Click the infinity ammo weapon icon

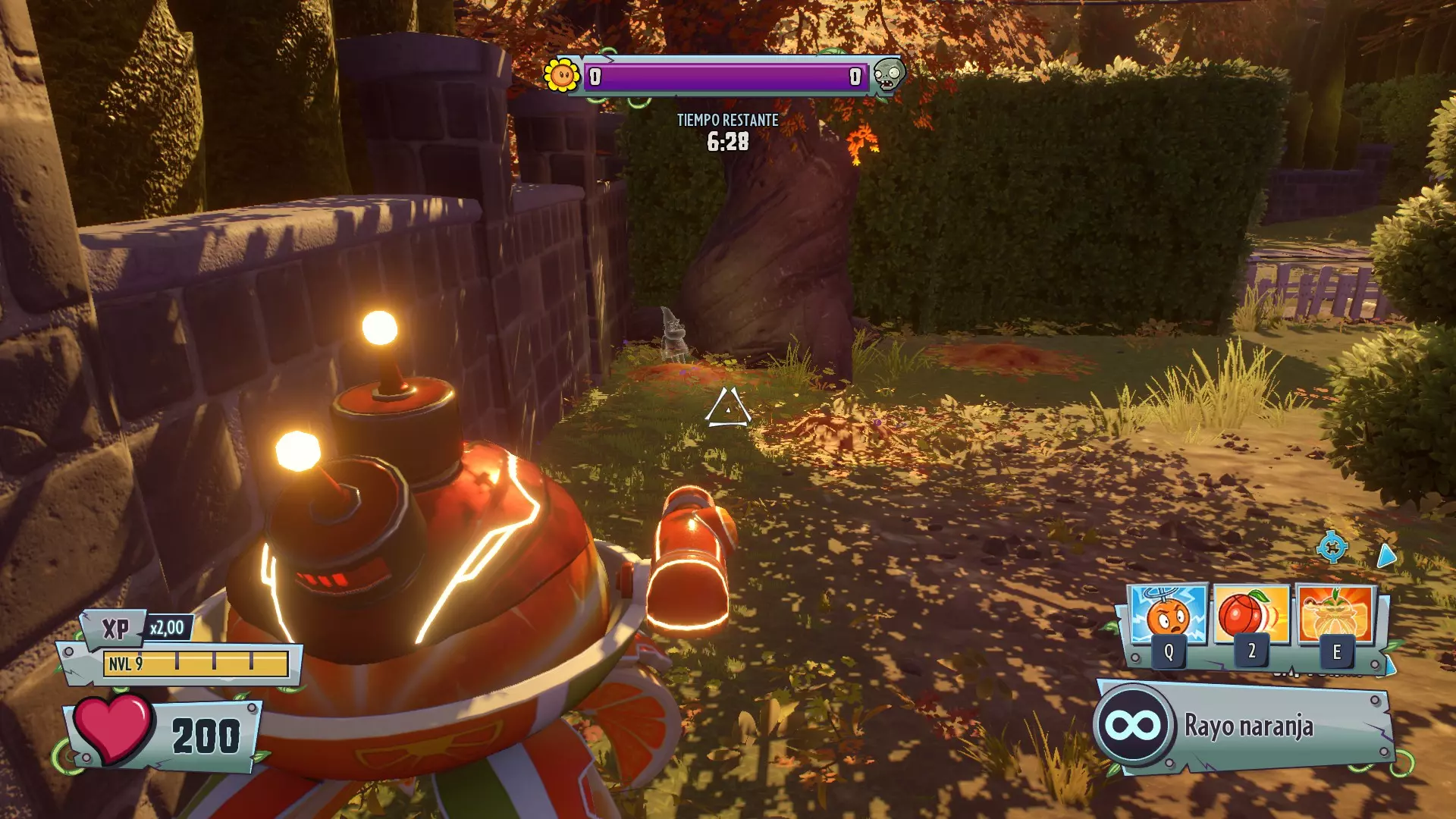pyautogui.click(x=1133, y=726)
